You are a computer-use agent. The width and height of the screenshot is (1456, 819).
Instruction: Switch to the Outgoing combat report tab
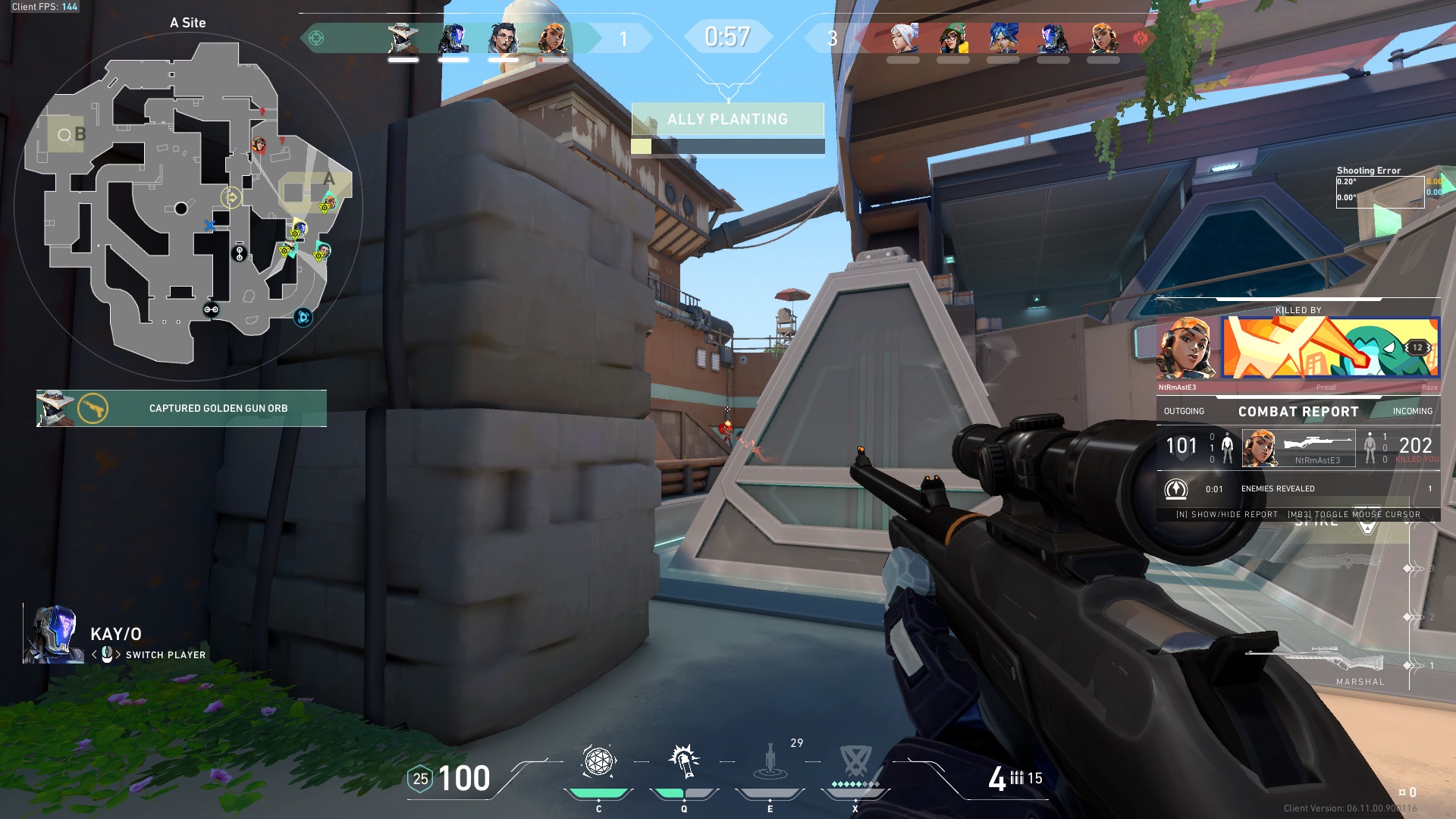(1184, 411)
